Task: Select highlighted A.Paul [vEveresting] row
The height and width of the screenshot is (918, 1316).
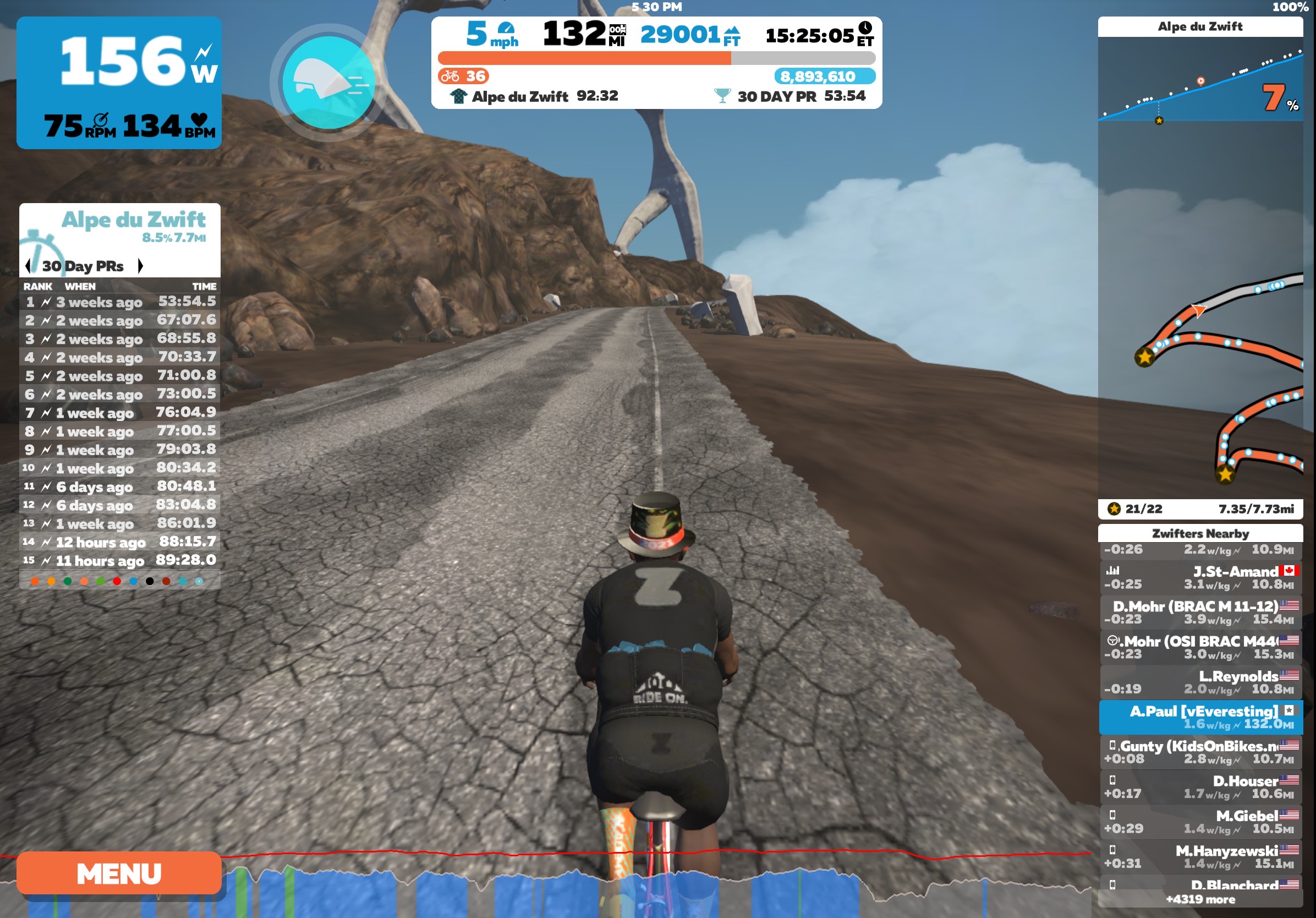Action: point(1200,717)
